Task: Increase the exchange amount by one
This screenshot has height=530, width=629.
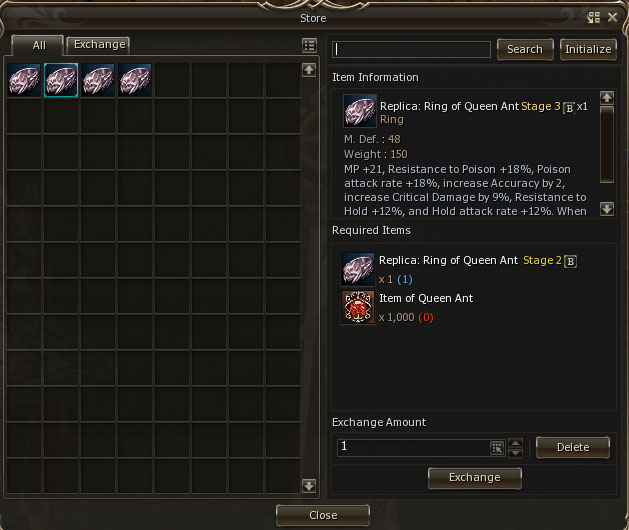Action: (x=516, y=442)
